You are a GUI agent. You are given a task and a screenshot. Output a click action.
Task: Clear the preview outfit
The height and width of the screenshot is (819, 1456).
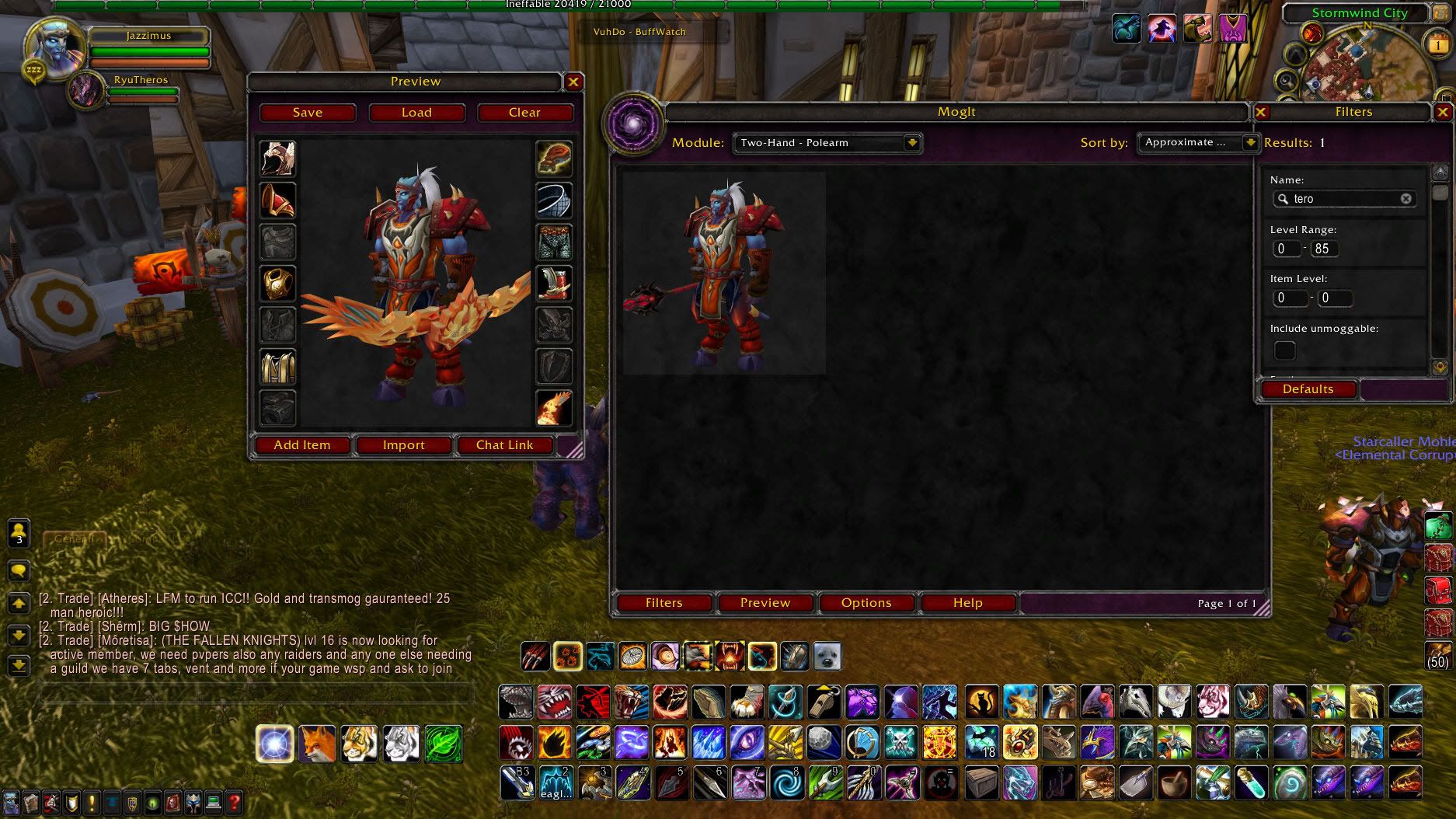524,113
